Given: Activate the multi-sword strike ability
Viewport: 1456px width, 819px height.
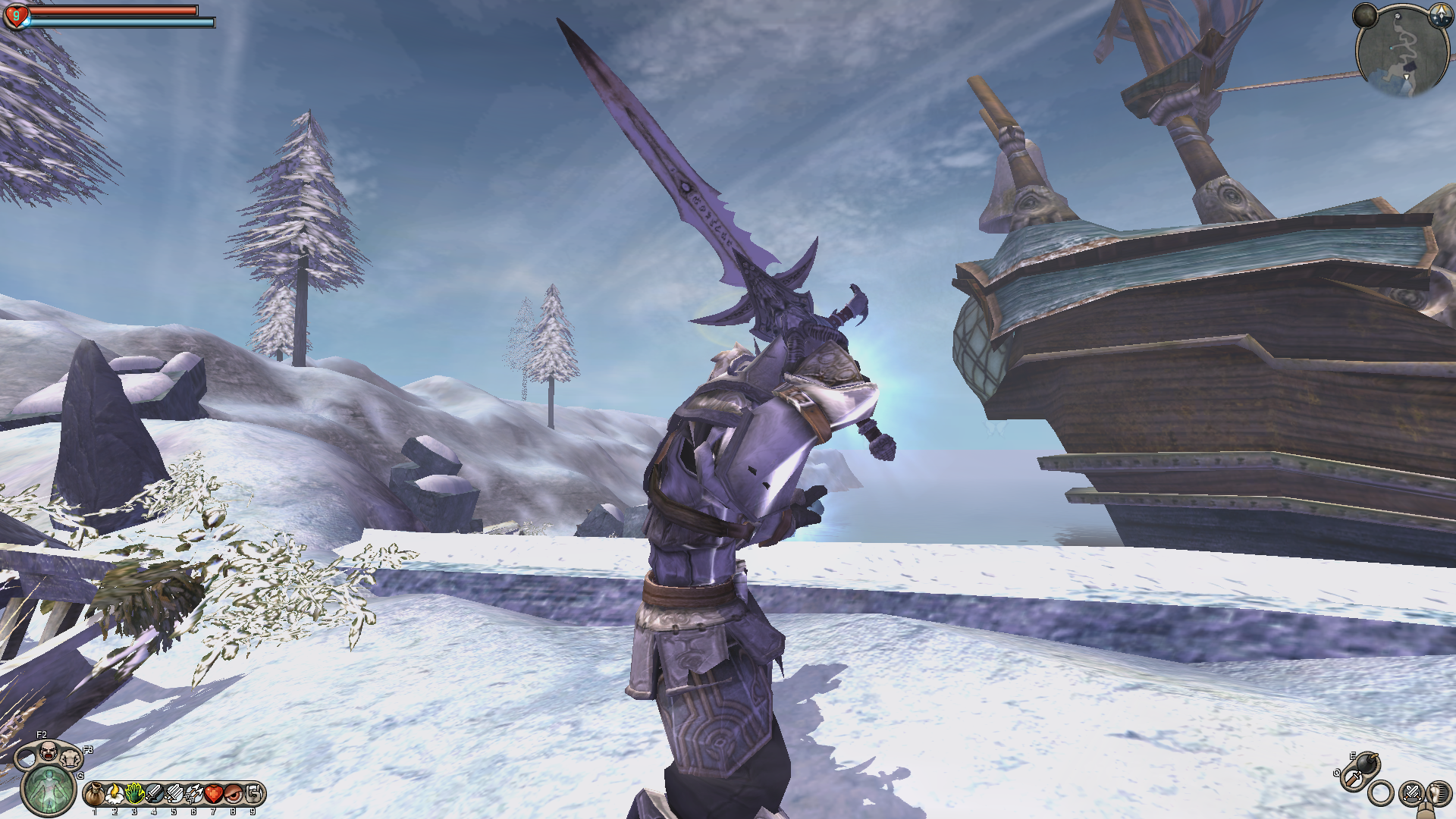Looking at the screenshot, I should pyautogui.click(x=174, y=794).
